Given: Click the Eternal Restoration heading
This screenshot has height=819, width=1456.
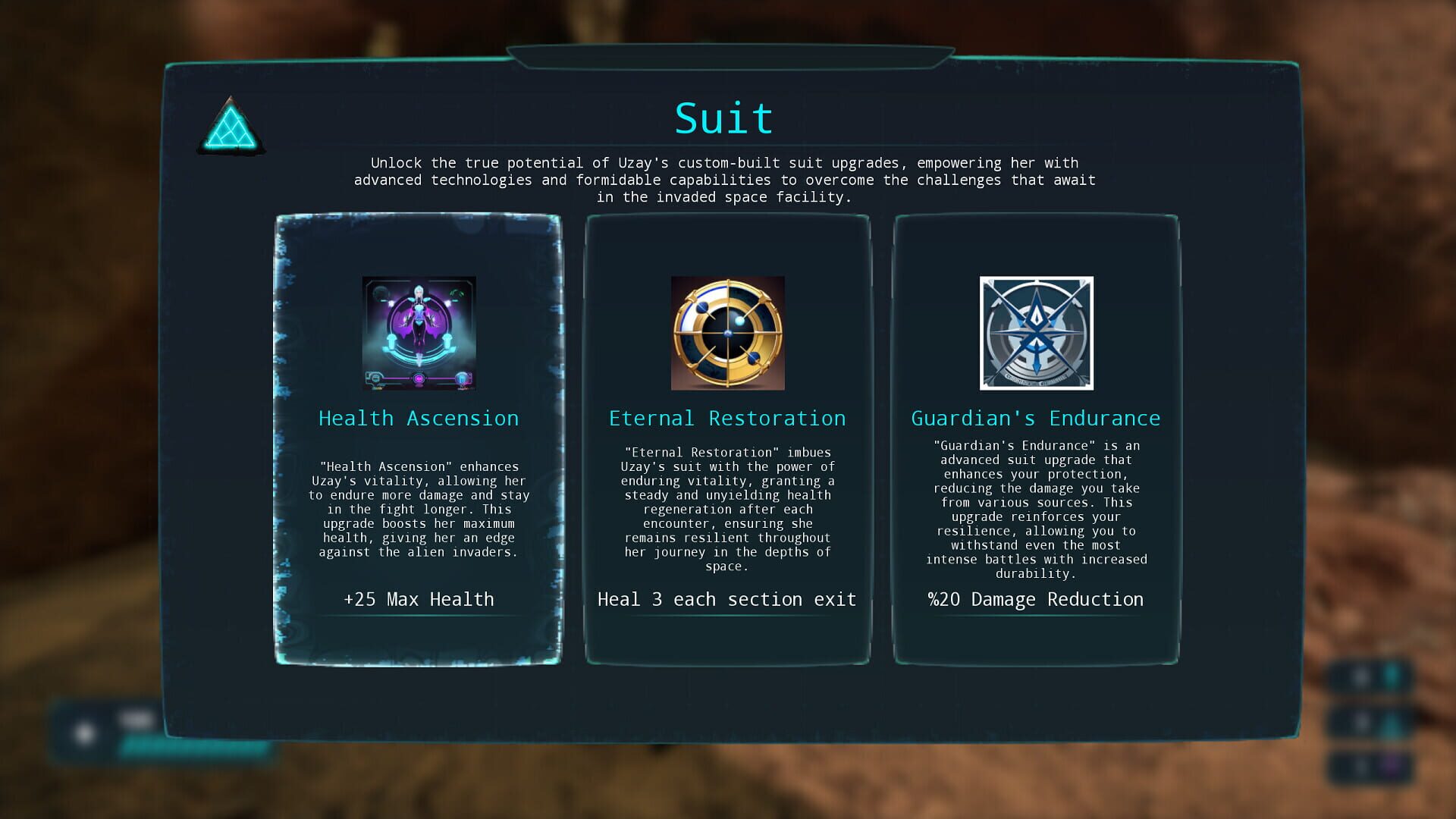Looking at the screenshot, I should click(727, 418).
